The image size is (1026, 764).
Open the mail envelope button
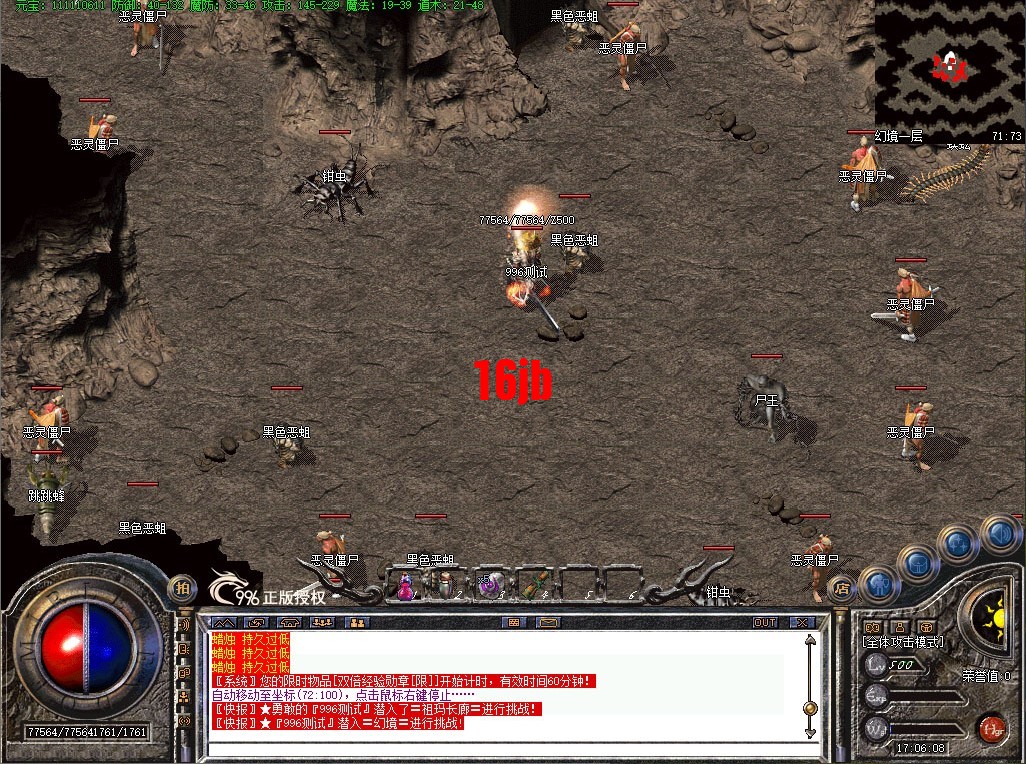tap(547, 622)
